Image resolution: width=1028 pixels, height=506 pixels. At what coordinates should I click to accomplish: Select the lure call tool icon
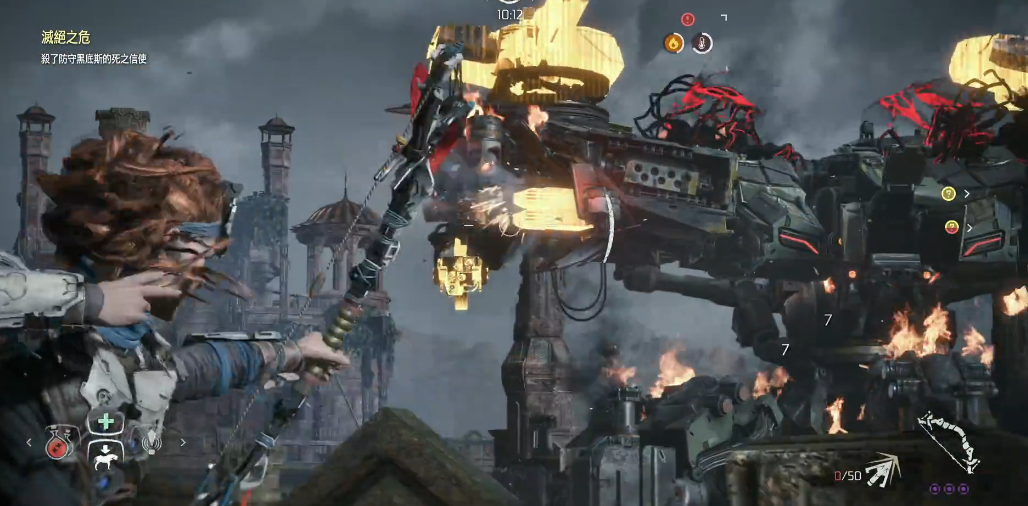pyautogui.click(x=151, y=441)
